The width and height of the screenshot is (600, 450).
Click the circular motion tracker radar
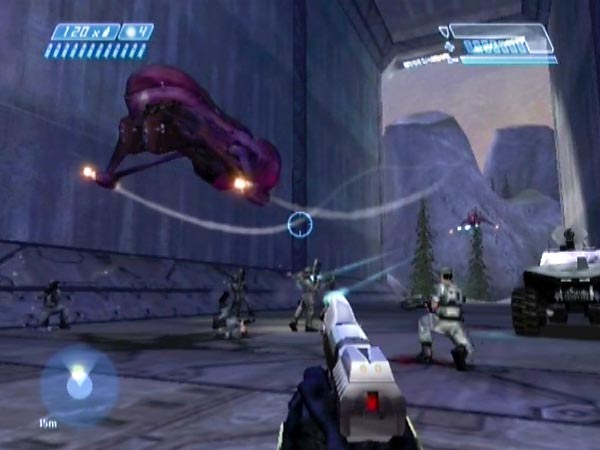point(78,384)
